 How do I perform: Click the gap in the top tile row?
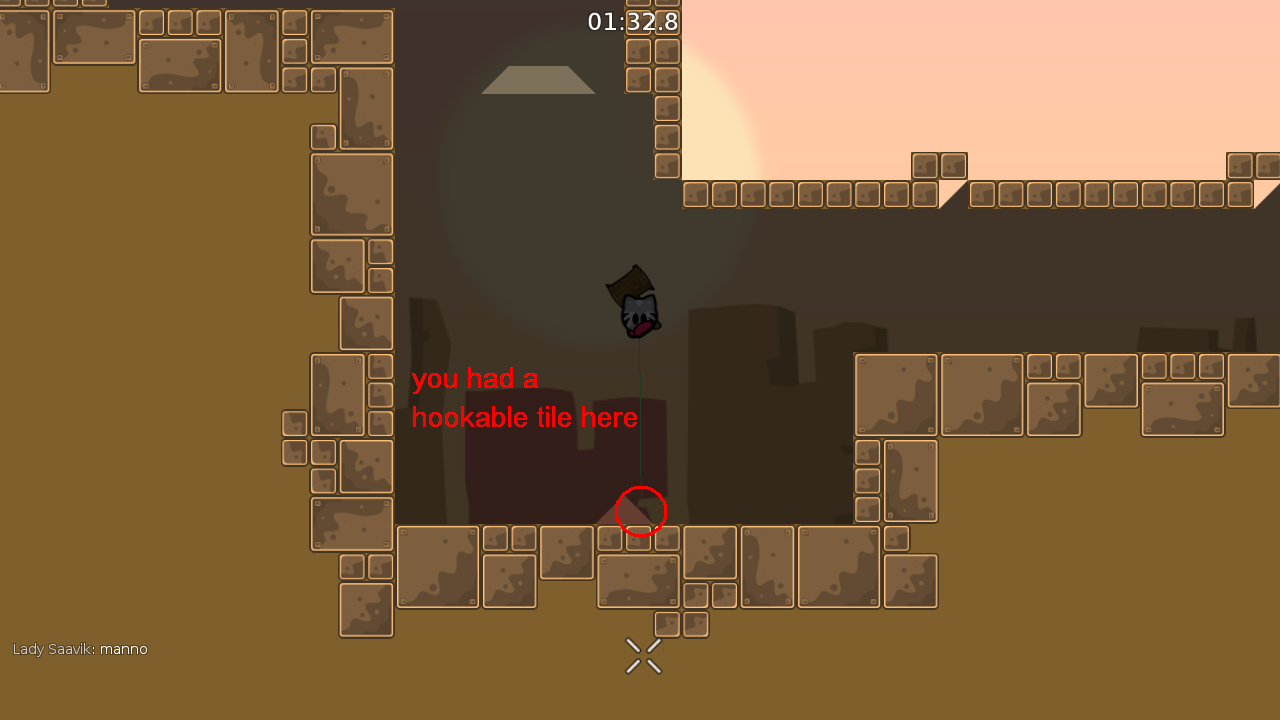tap(950, 193)
